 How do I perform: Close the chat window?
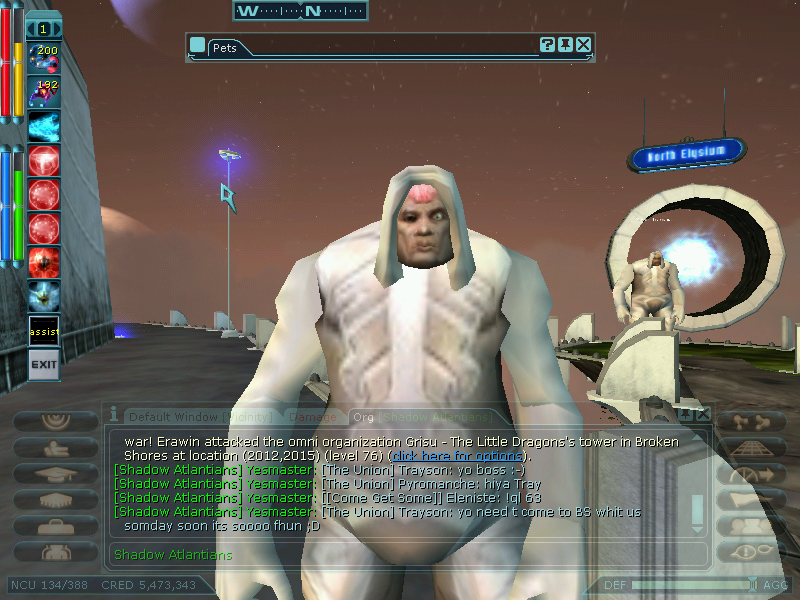pos(703,413)
